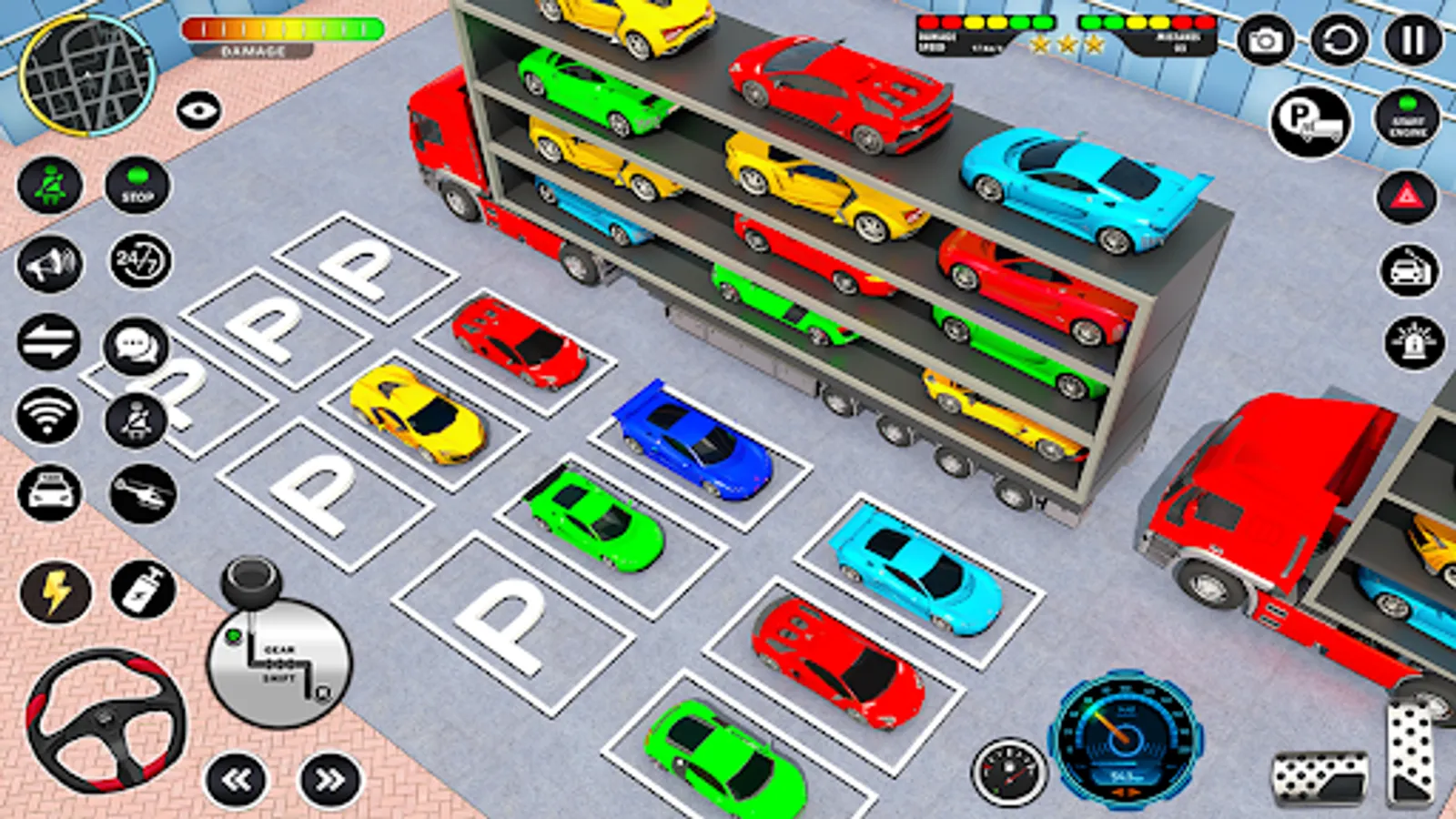Sound the megaphone horn
This screenshot has height=819, width=1456.
click(50, 264)
